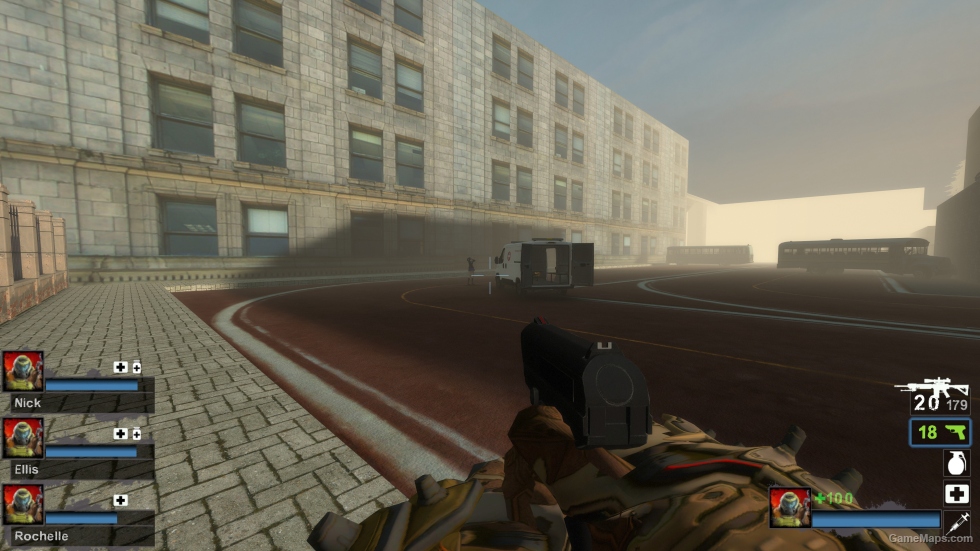Click Rochelle's teammate portrait
Screen dimensions: 980x551
pos(23,504)
